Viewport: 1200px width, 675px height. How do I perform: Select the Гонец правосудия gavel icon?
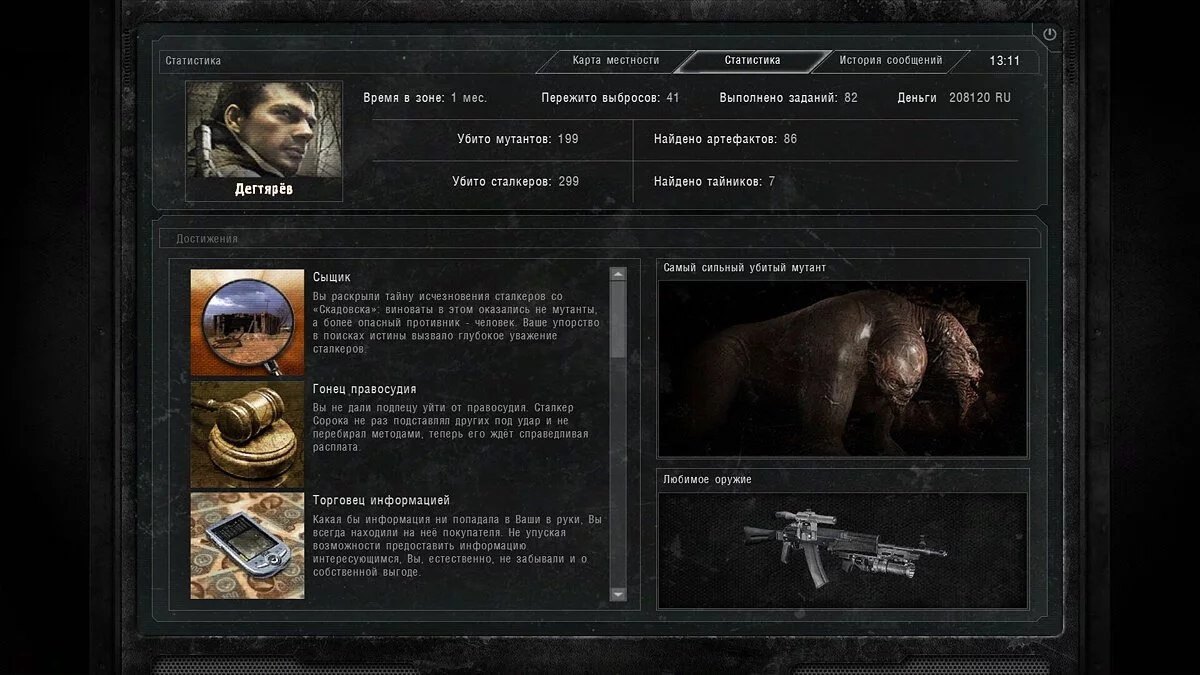tap(247, 434)
